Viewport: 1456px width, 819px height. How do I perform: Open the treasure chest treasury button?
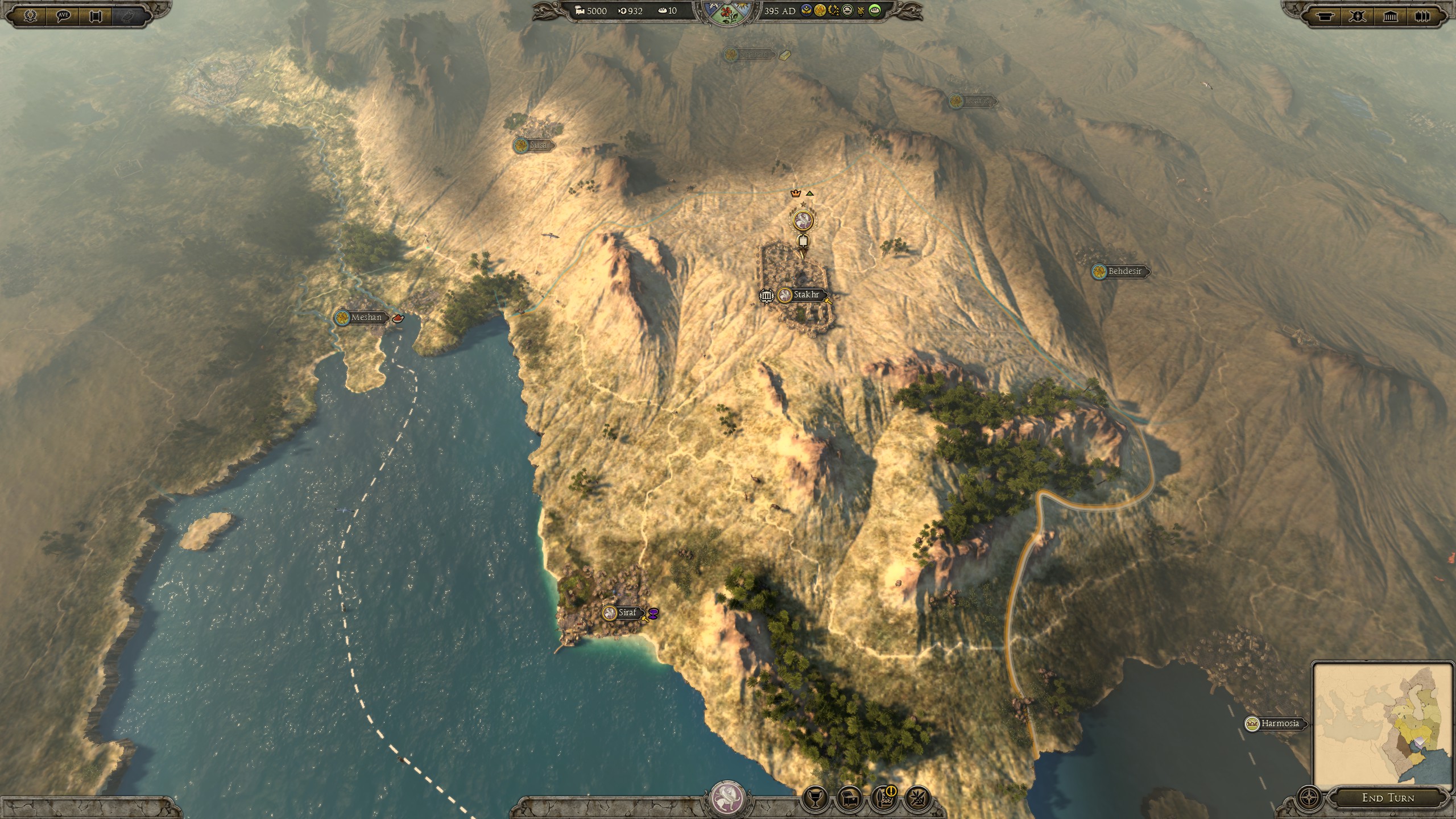849,799
